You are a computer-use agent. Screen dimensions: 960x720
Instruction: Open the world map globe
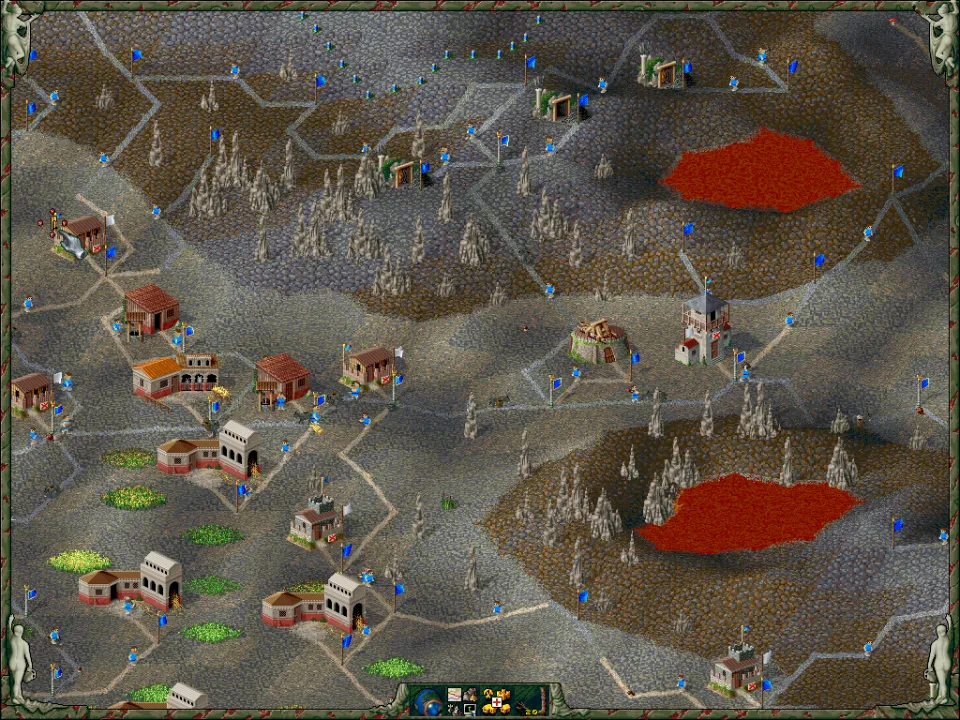pyautogui.click(x=427, y=702)
